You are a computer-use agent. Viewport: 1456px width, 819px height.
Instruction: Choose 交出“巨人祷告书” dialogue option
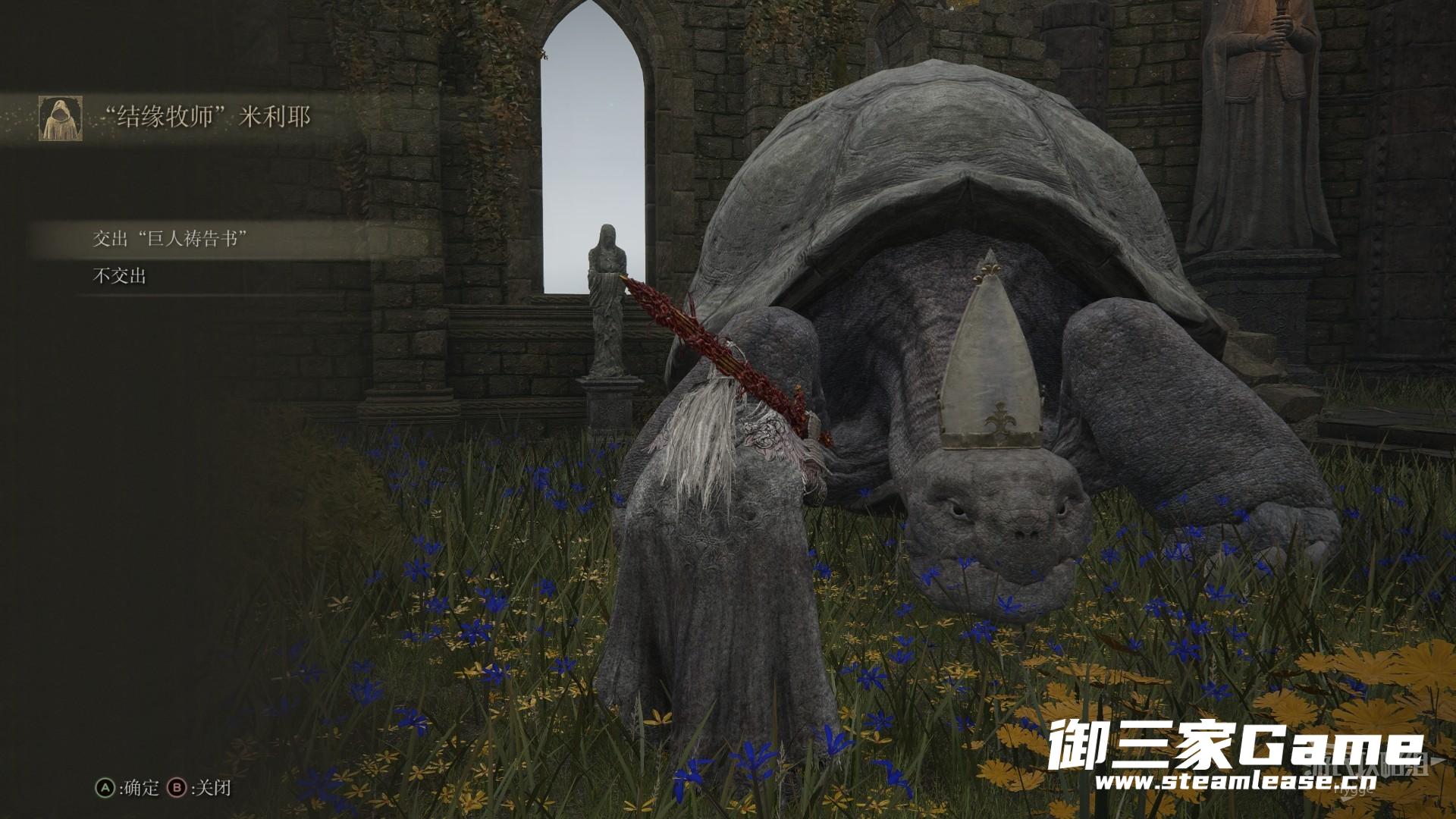coord(171,240)
